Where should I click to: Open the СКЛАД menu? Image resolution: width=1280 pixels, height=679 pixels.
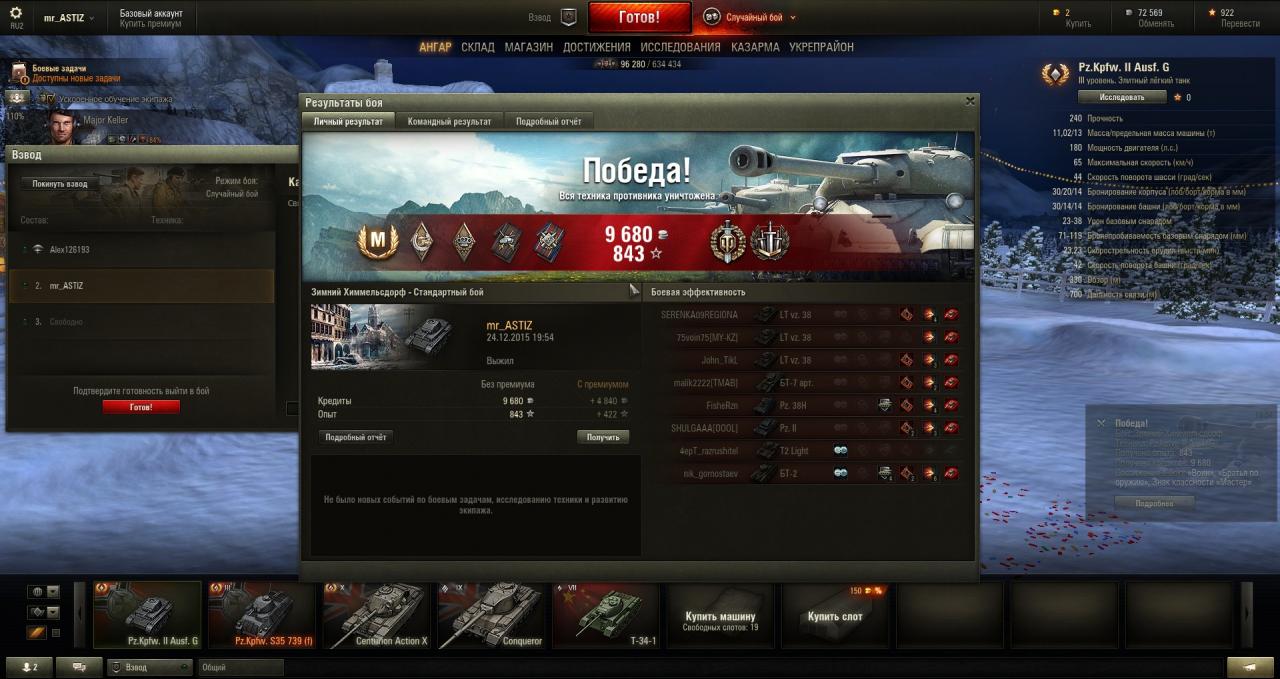coord(478,47)
